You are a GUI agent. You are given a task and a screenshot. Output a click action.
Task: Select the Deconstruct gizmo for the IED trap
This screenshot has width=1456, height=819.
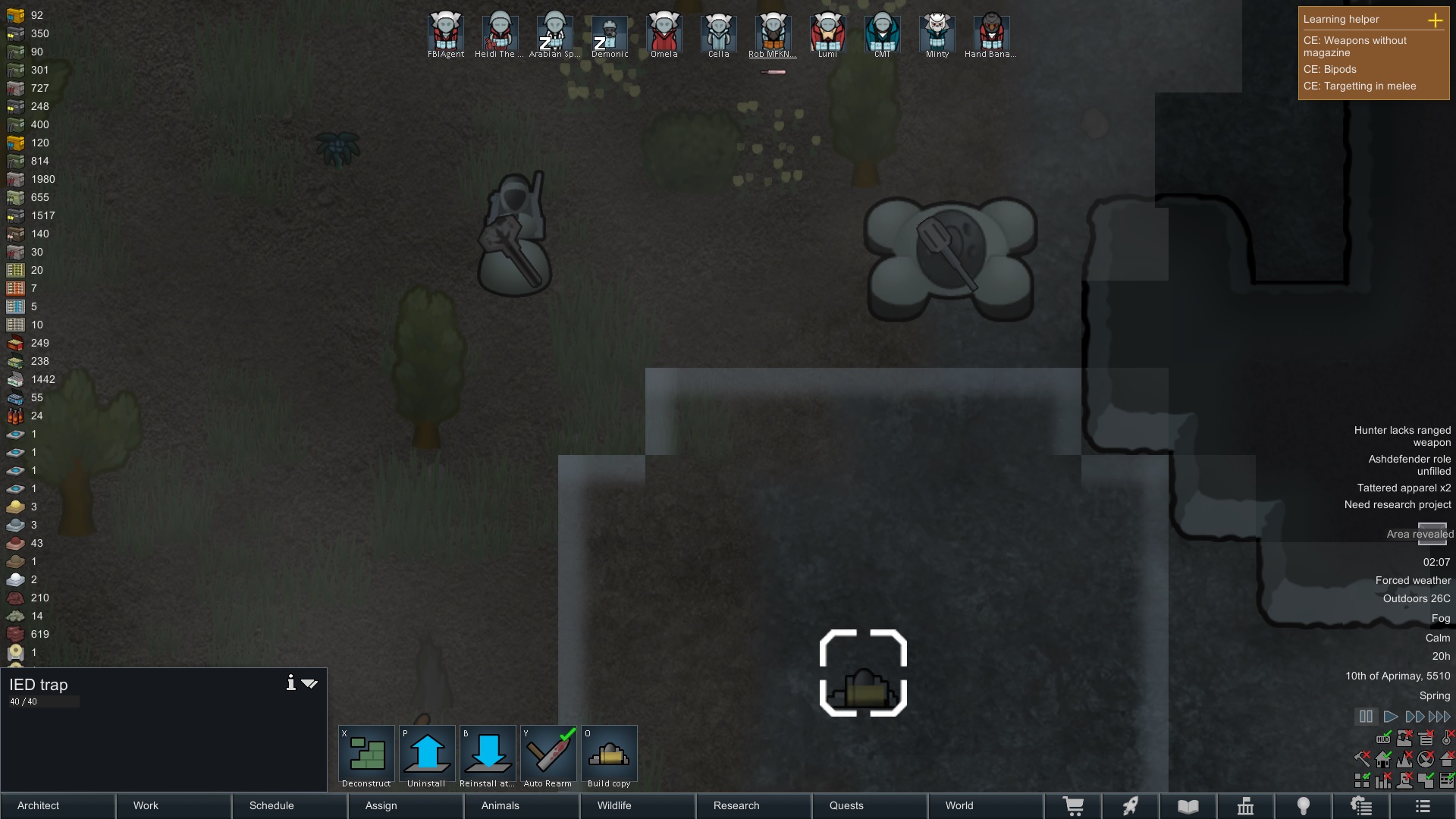click(x=366, y=754)
